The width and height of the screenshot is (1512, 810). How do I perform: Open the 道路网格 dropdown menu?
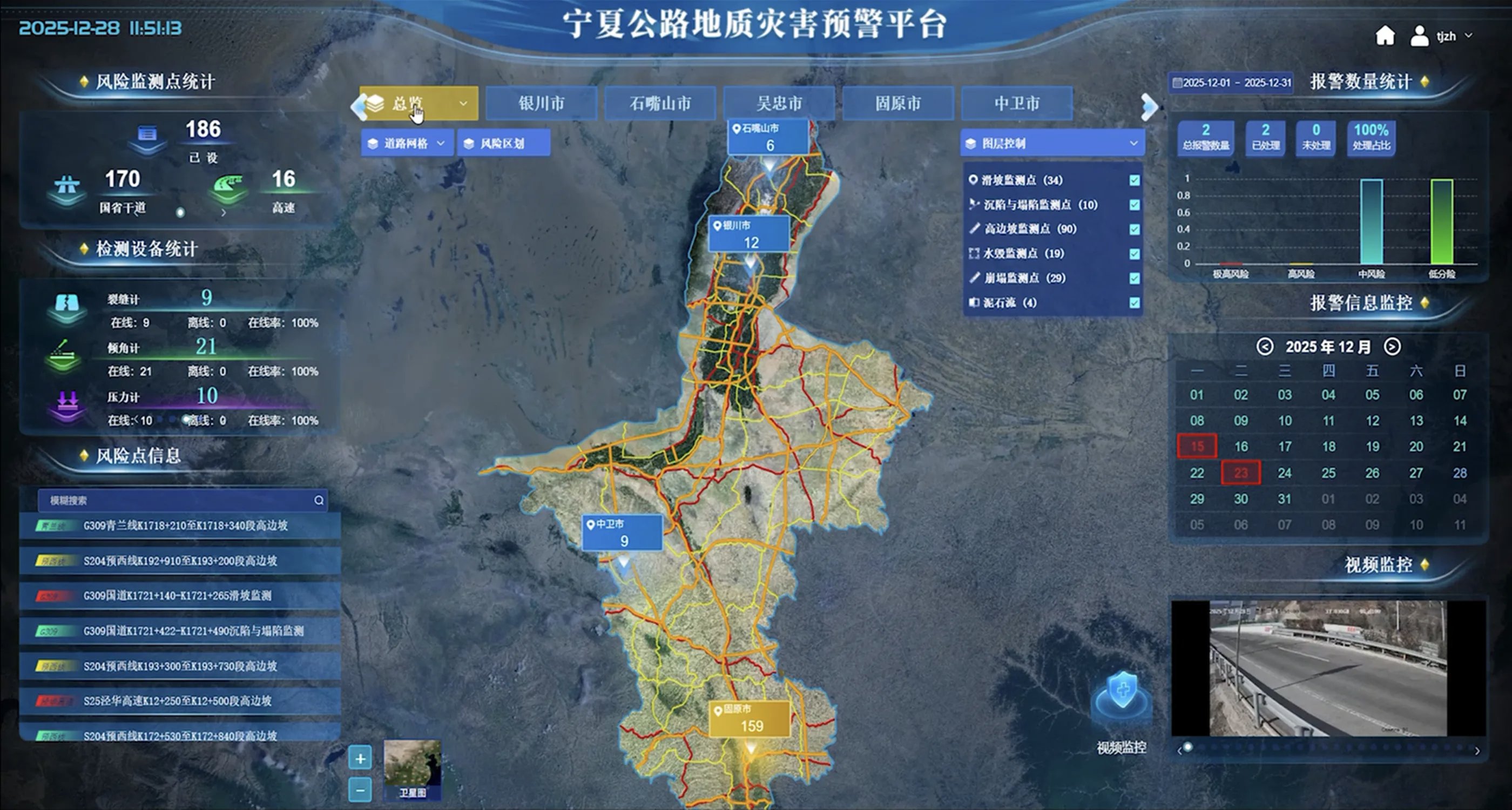(x=441, y=143)
